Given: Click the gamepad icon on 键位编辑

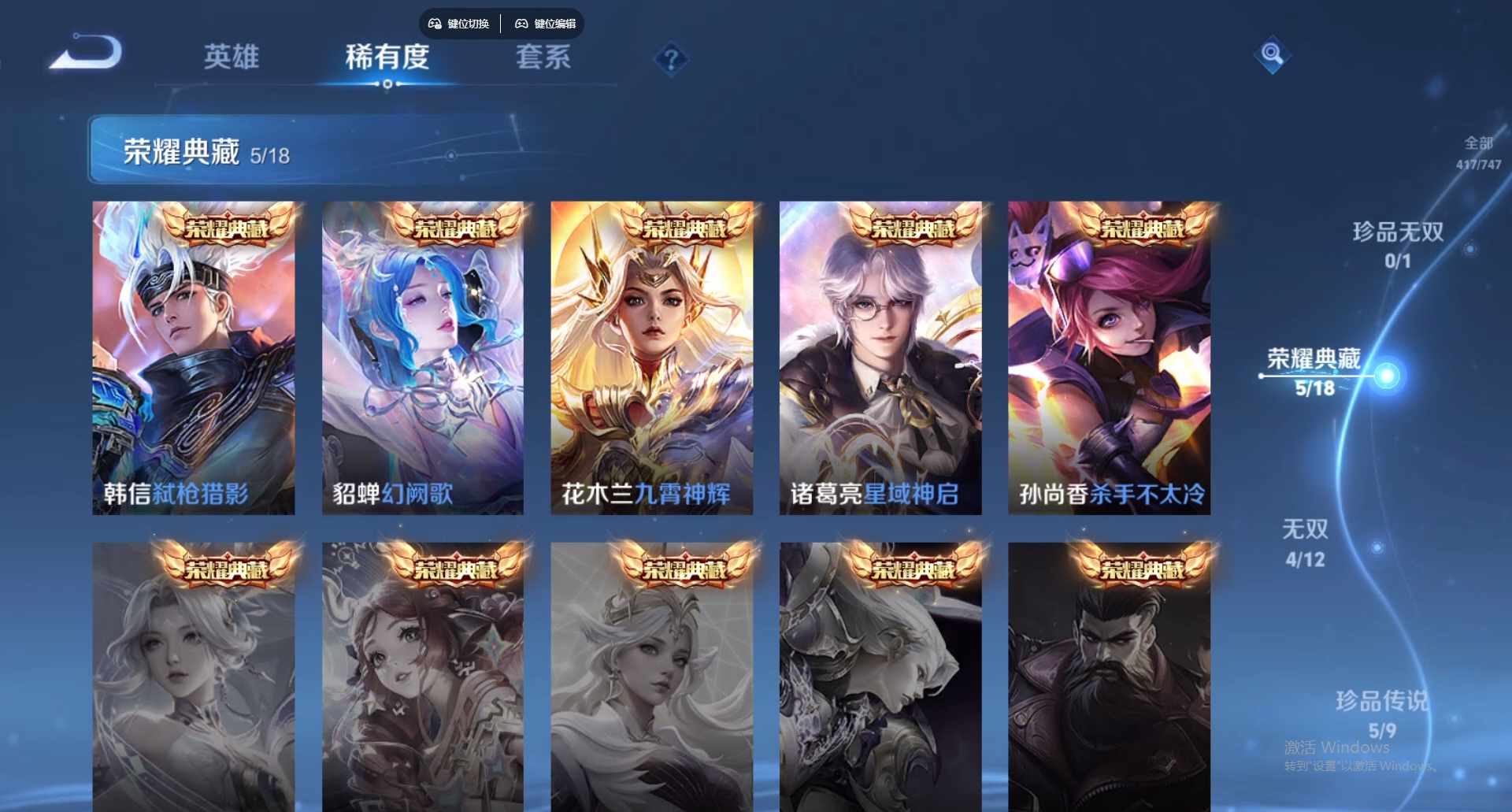Looking at the screenshot, I should 521,24.
